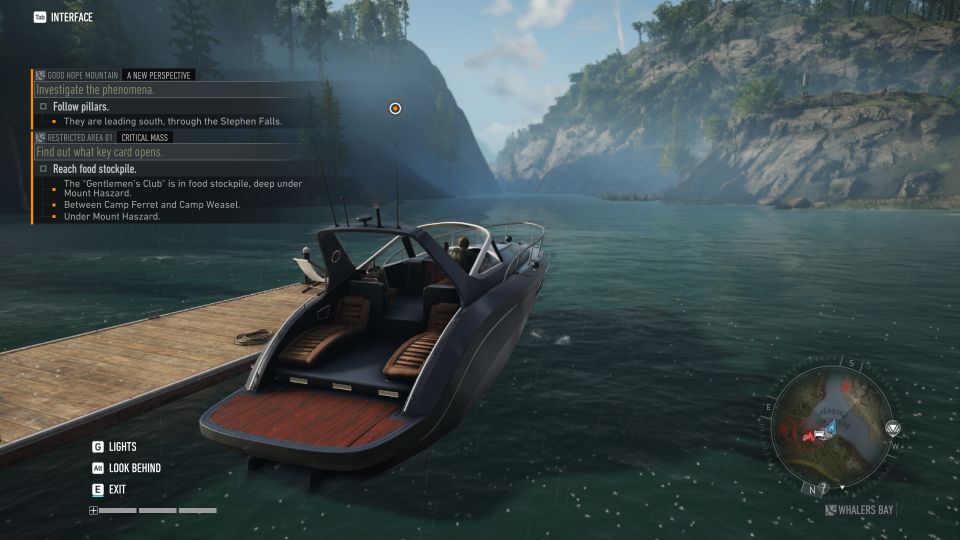The width and height of the screenshot is (960, 540).
Task: Click the question mark icon on the minimap
Action: [824, 488]
